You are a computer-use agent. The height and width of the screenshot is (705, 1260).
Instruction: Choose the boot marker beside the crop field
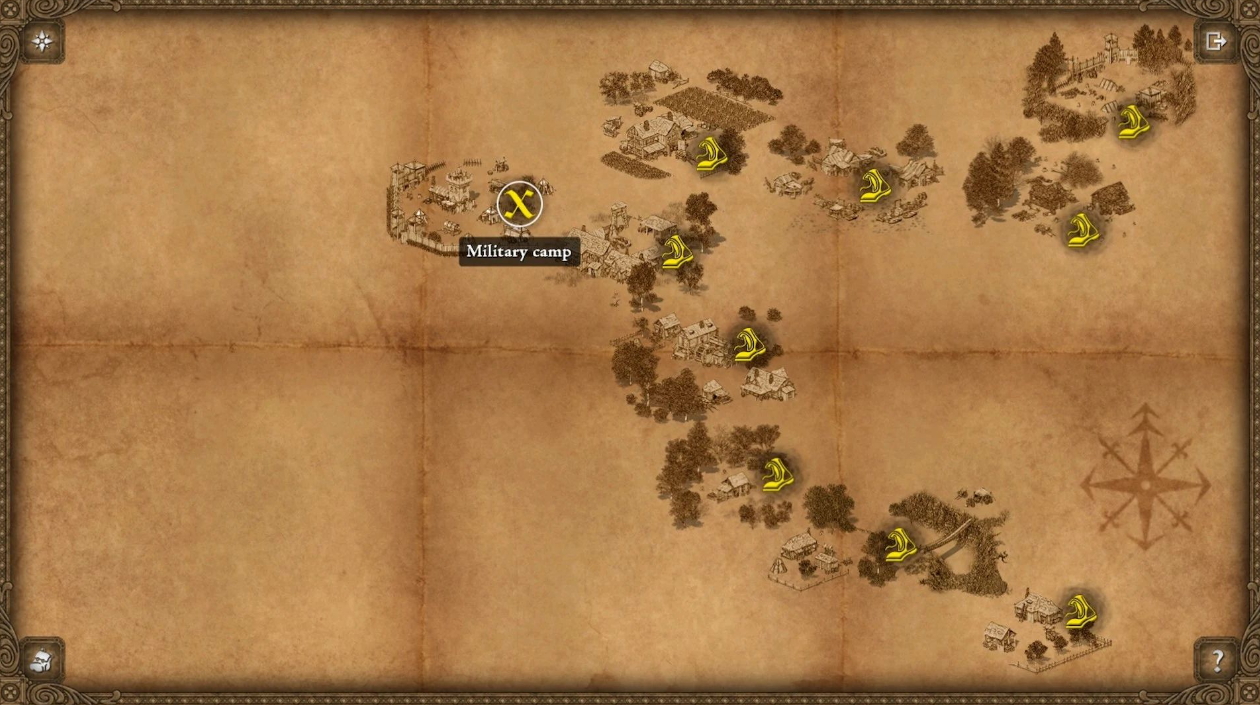(711, 154)
